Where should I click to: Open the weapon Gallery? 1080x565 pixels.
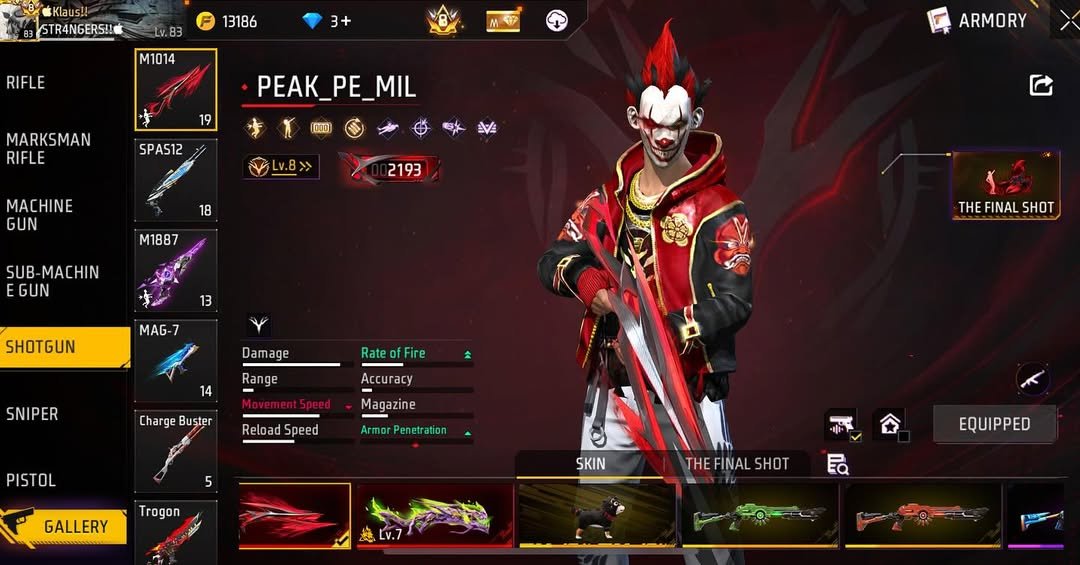[x=65, y=526]
